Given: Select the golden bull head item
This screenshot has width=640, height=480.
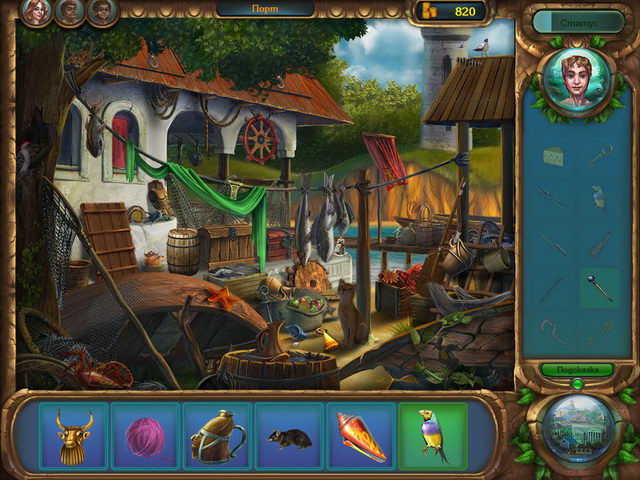Looking at the screenshot, I should point(73,436).
